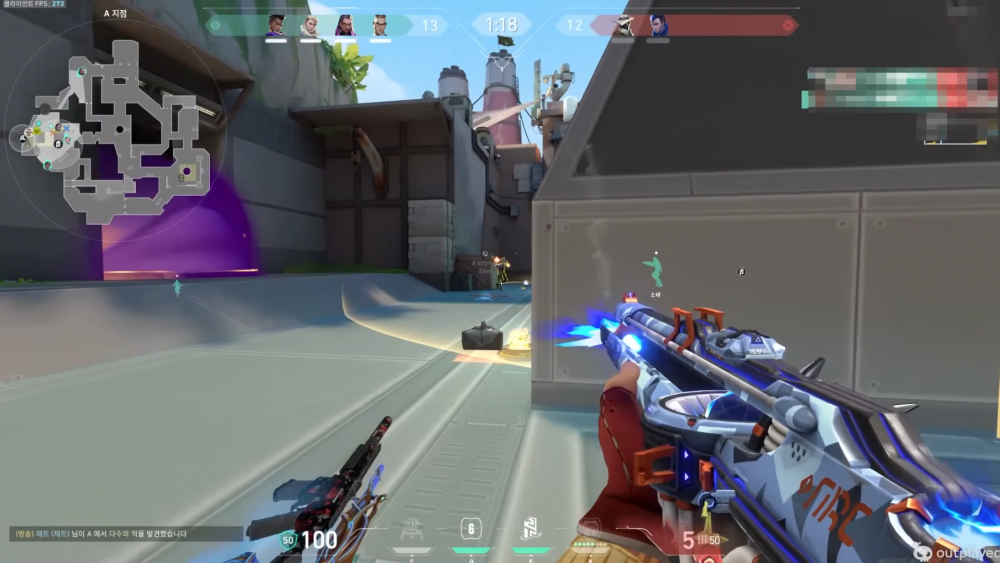
Task: Activate the Trademark trap ability icon
Action: coord(411,529)
